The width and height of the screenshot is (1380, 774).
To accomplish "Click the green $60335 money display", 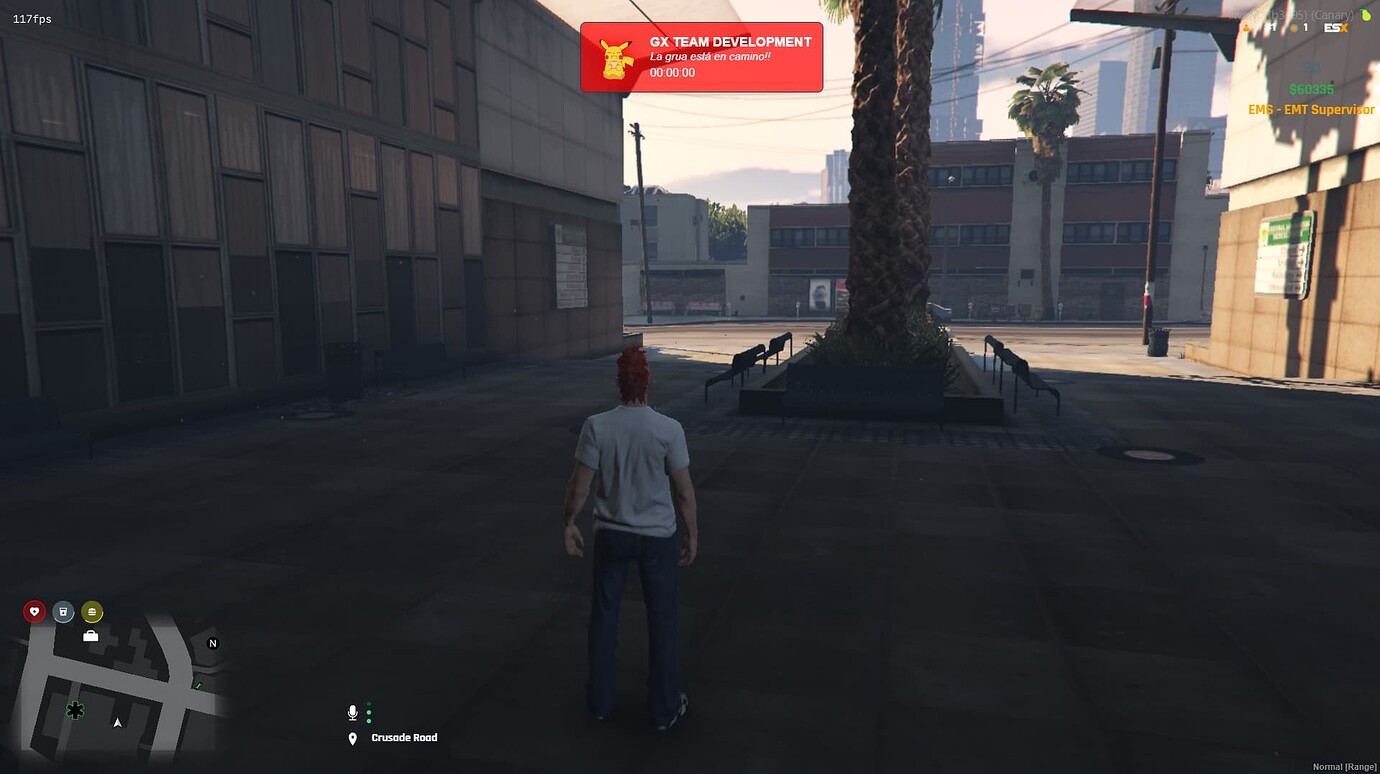I will pyautogui.click(x=1313, y=89).
